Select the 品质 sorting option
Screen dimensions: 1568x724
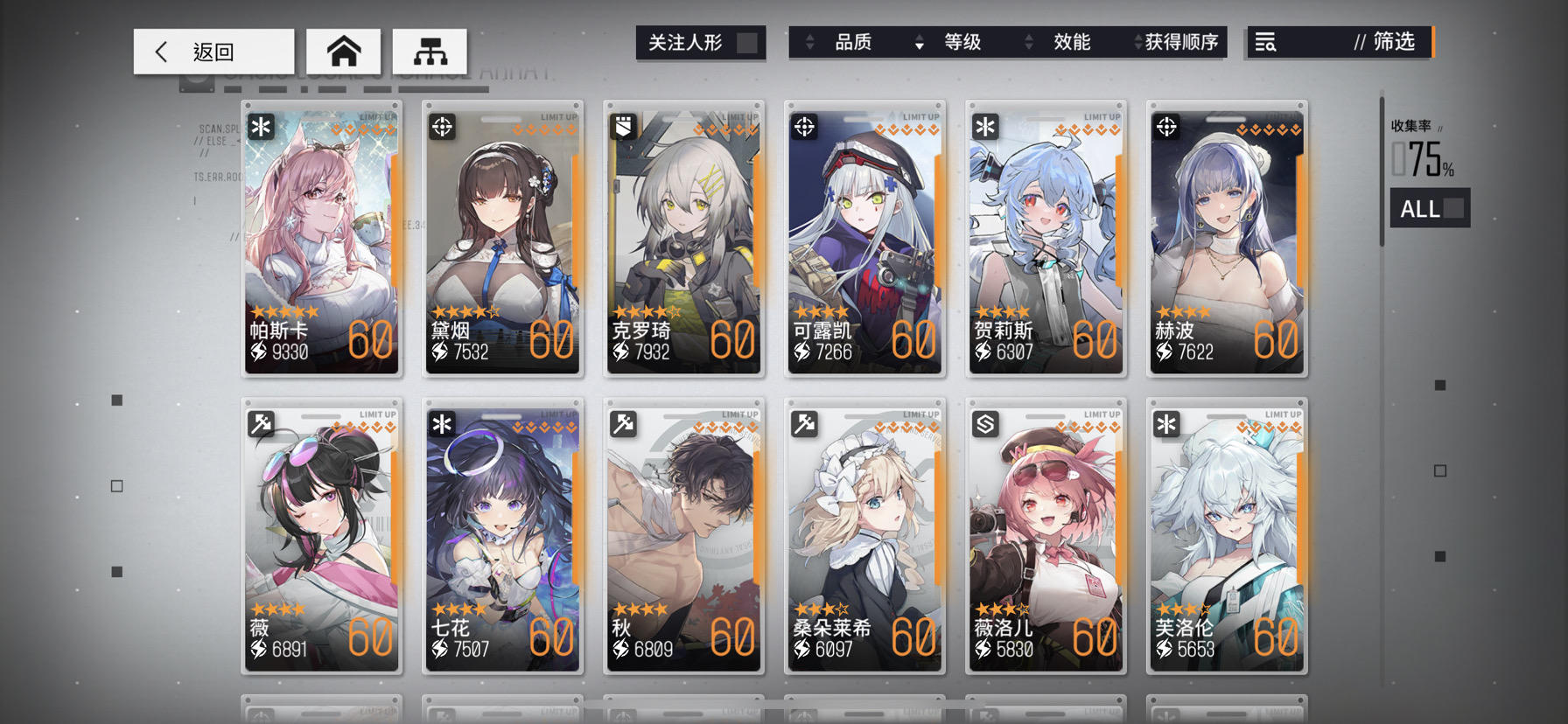click(x=851, y=41)
